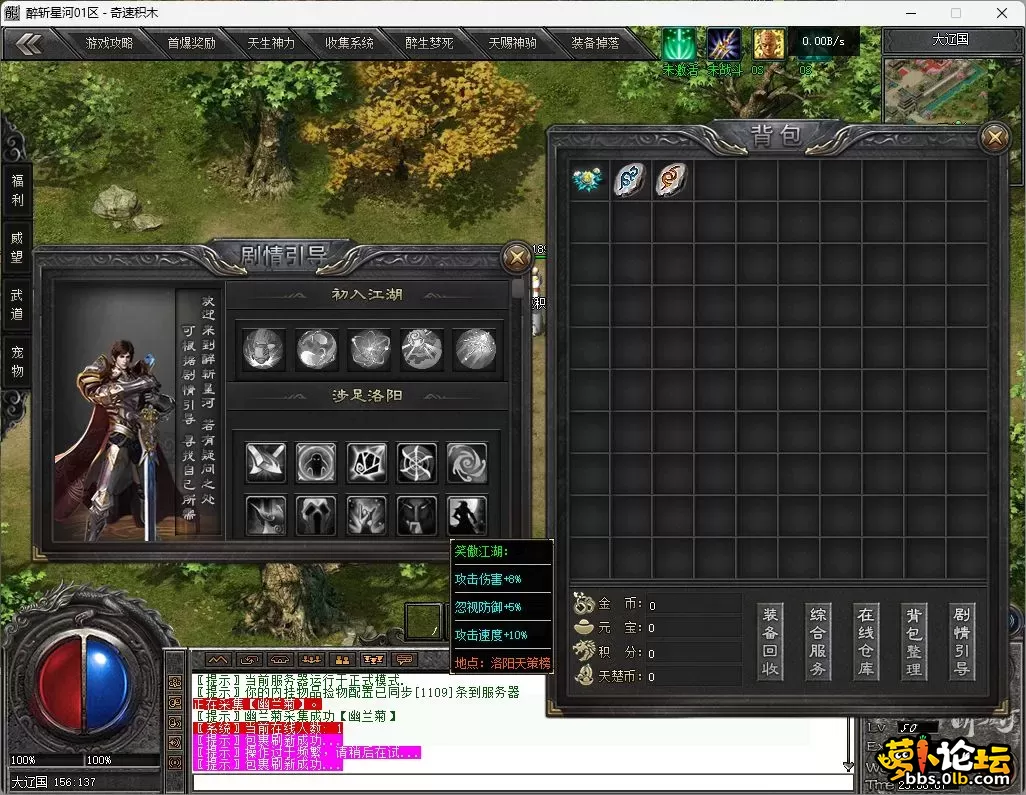Sort the bag with 背包整理
The width and height of the screenshot is (1026, 795).
(914, 641)
